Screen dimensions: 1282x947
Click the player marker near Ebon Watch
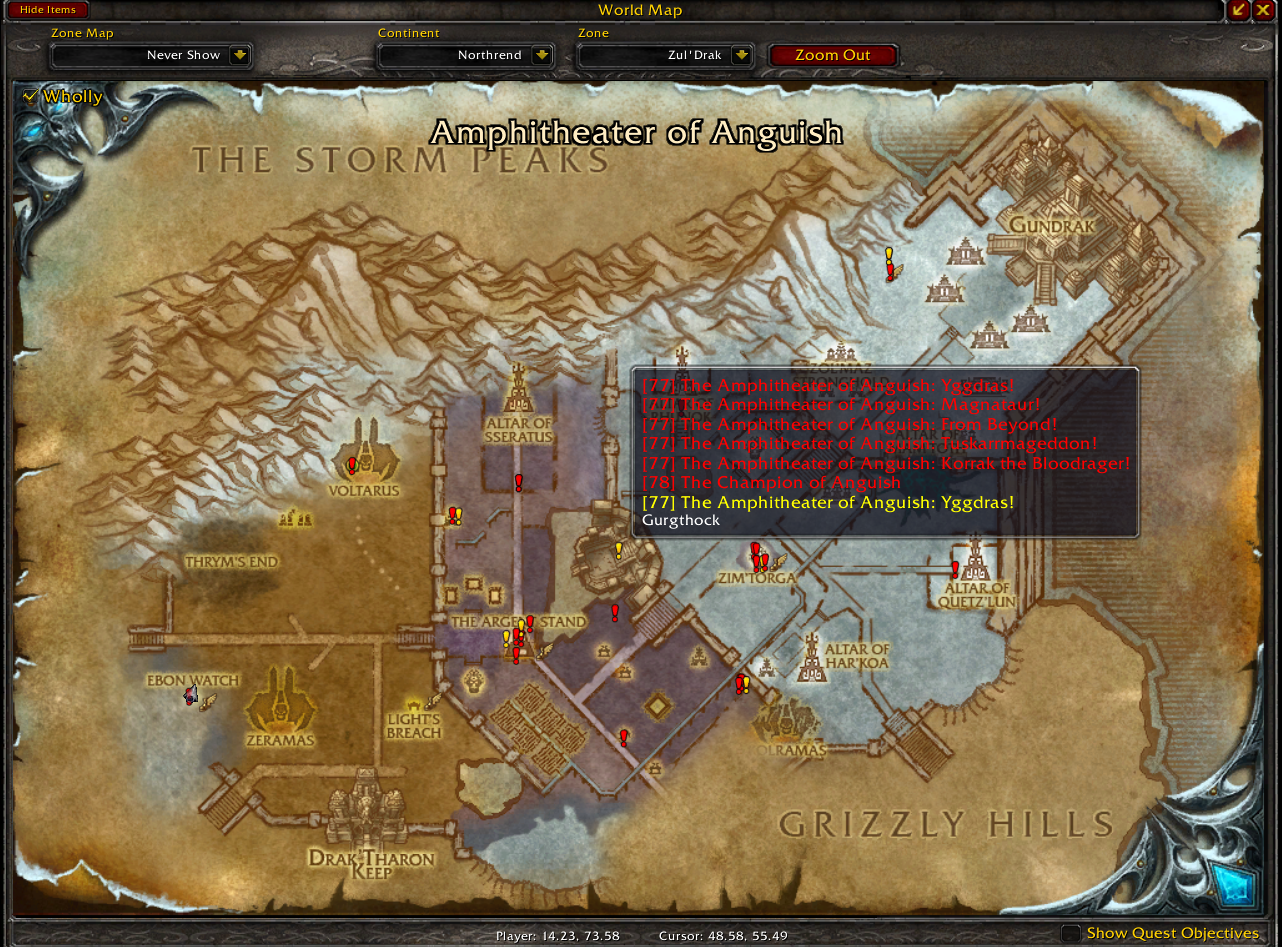(x=190, y=695)
